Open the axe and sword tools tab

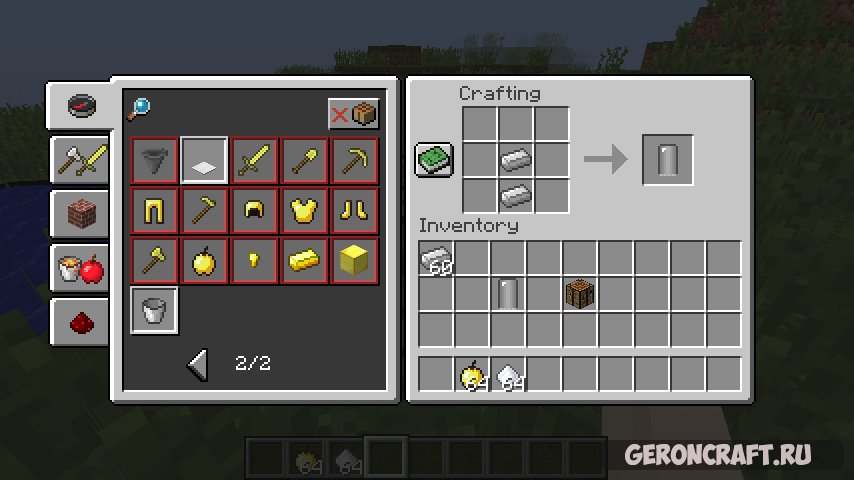point(79,159)
